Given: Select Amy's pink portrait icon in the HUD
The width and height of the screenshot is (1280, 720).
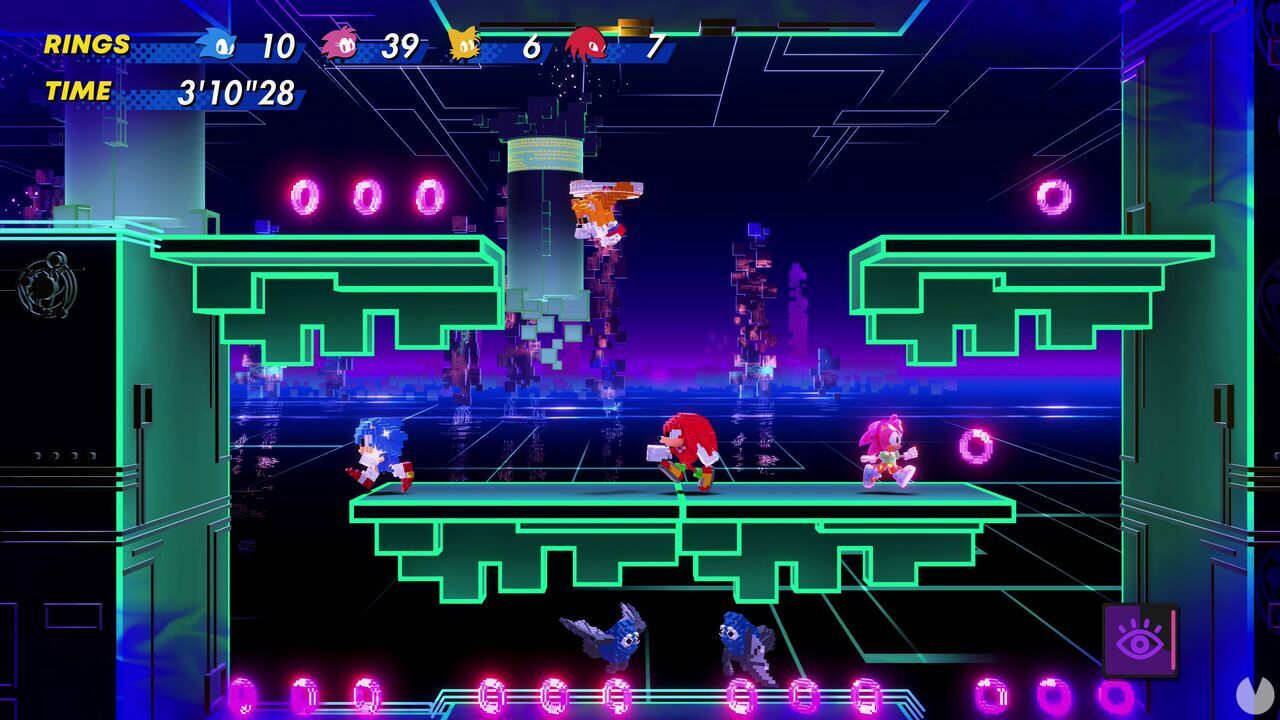Looking at the screenshot, I should click(342, 44).
